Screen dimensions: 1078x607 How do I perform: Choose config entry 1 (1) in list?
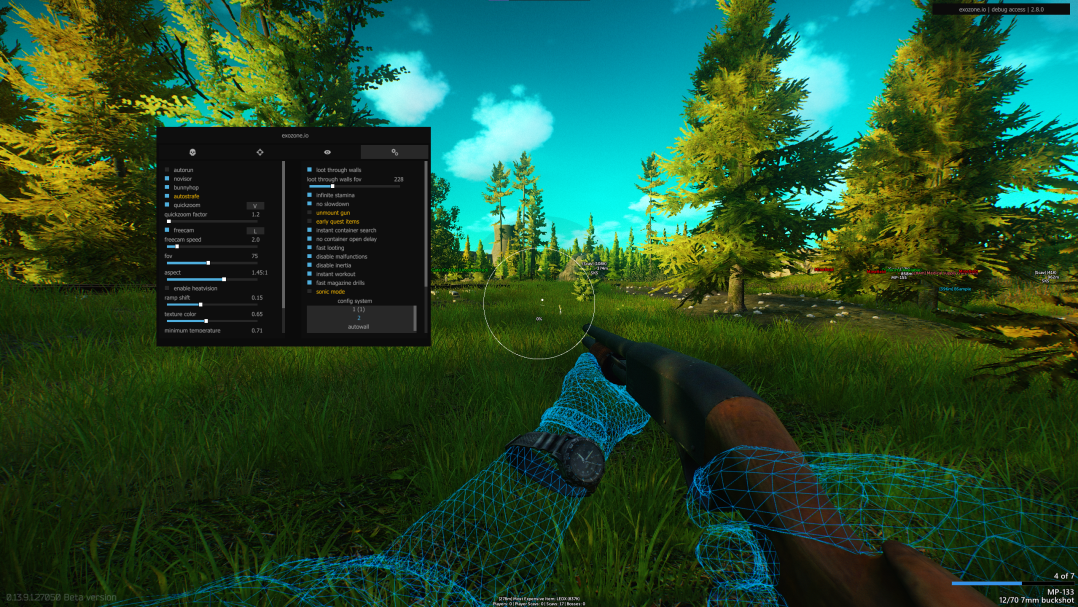[359, 310]
